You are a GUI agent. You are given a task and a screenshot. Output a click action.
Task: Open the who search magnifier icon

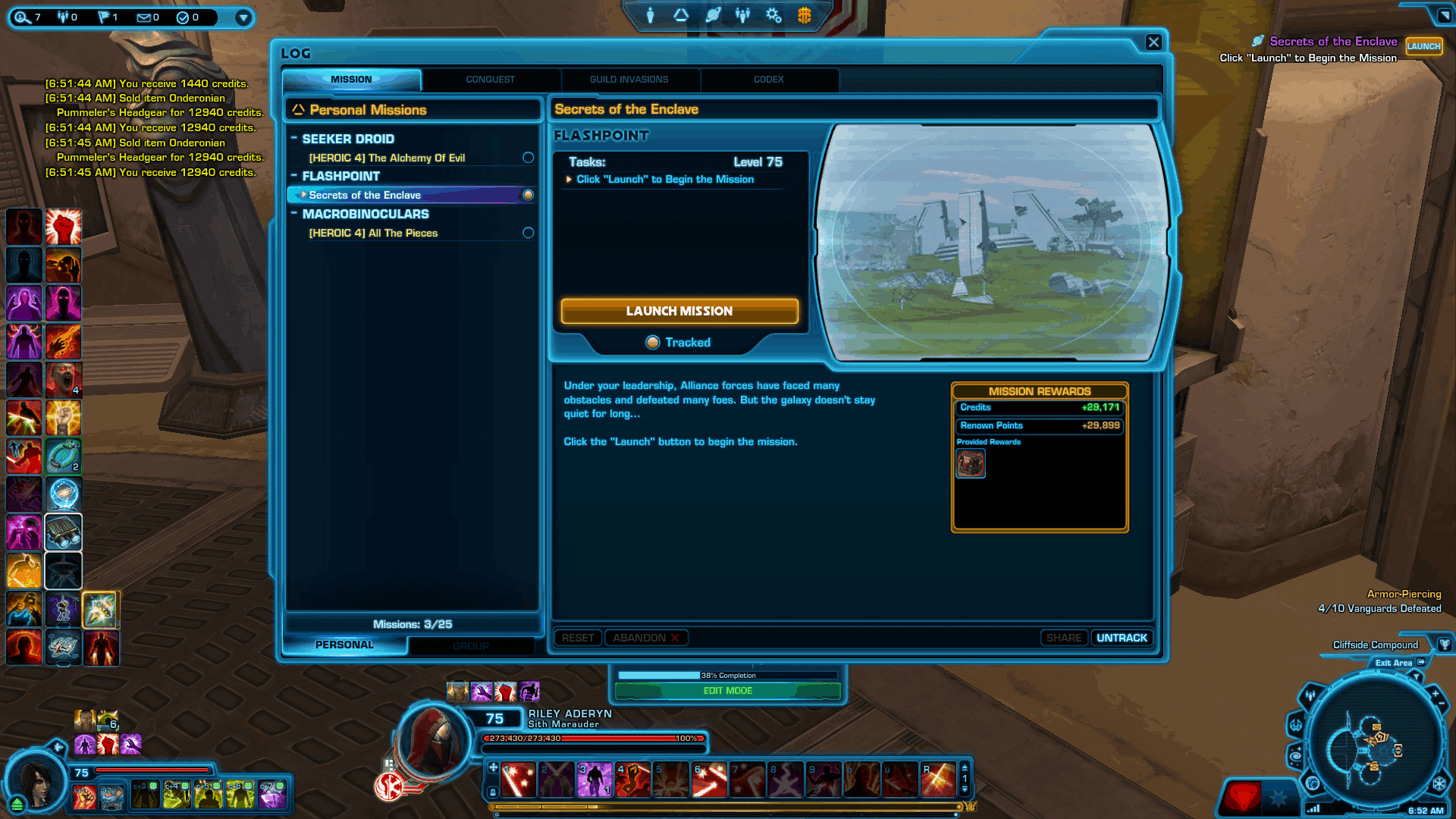click(x=22, y=16)
